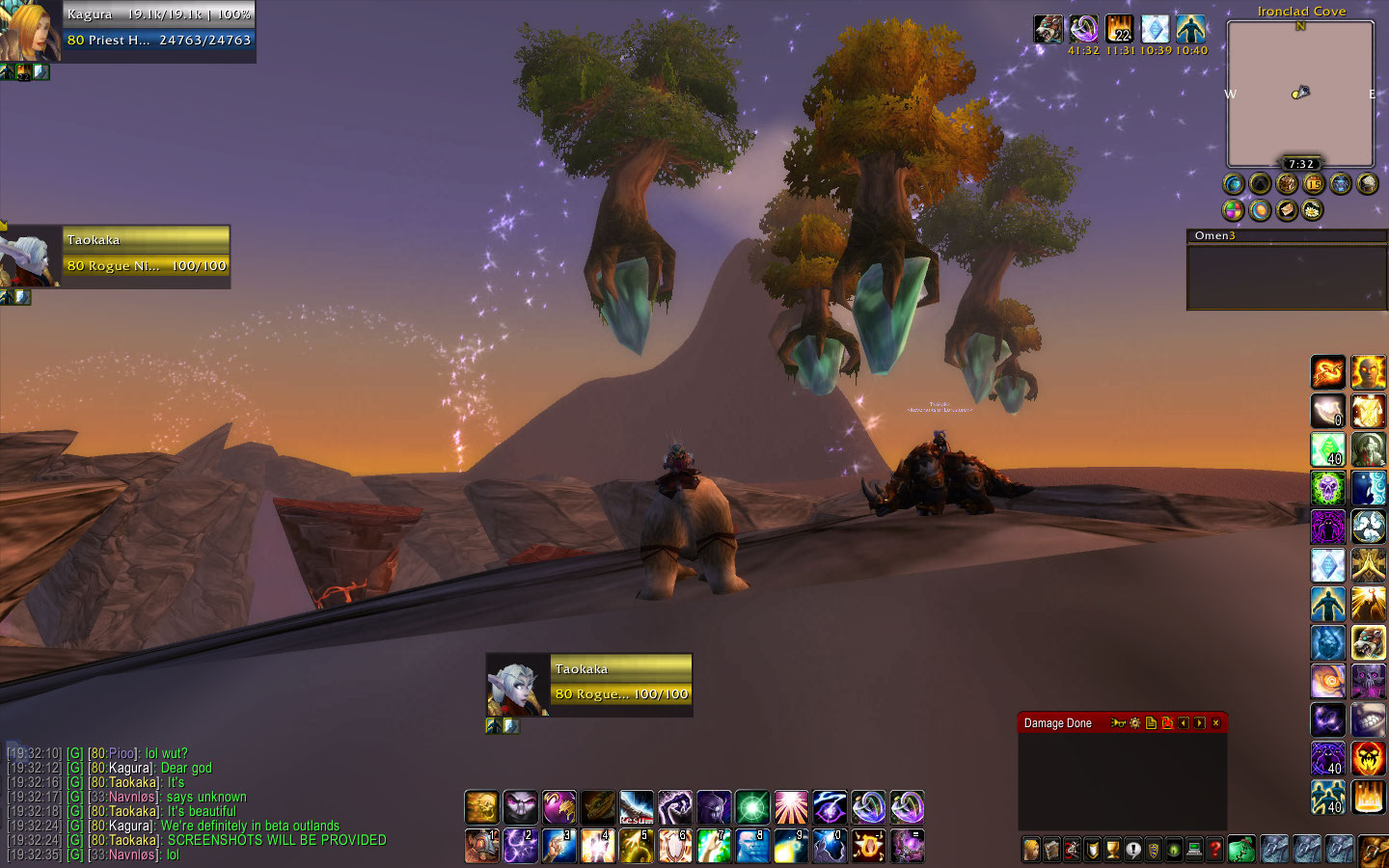Screen dimensions: 1389x868
Task: Click the guild chat log window
Action: [x=193, y=804]
